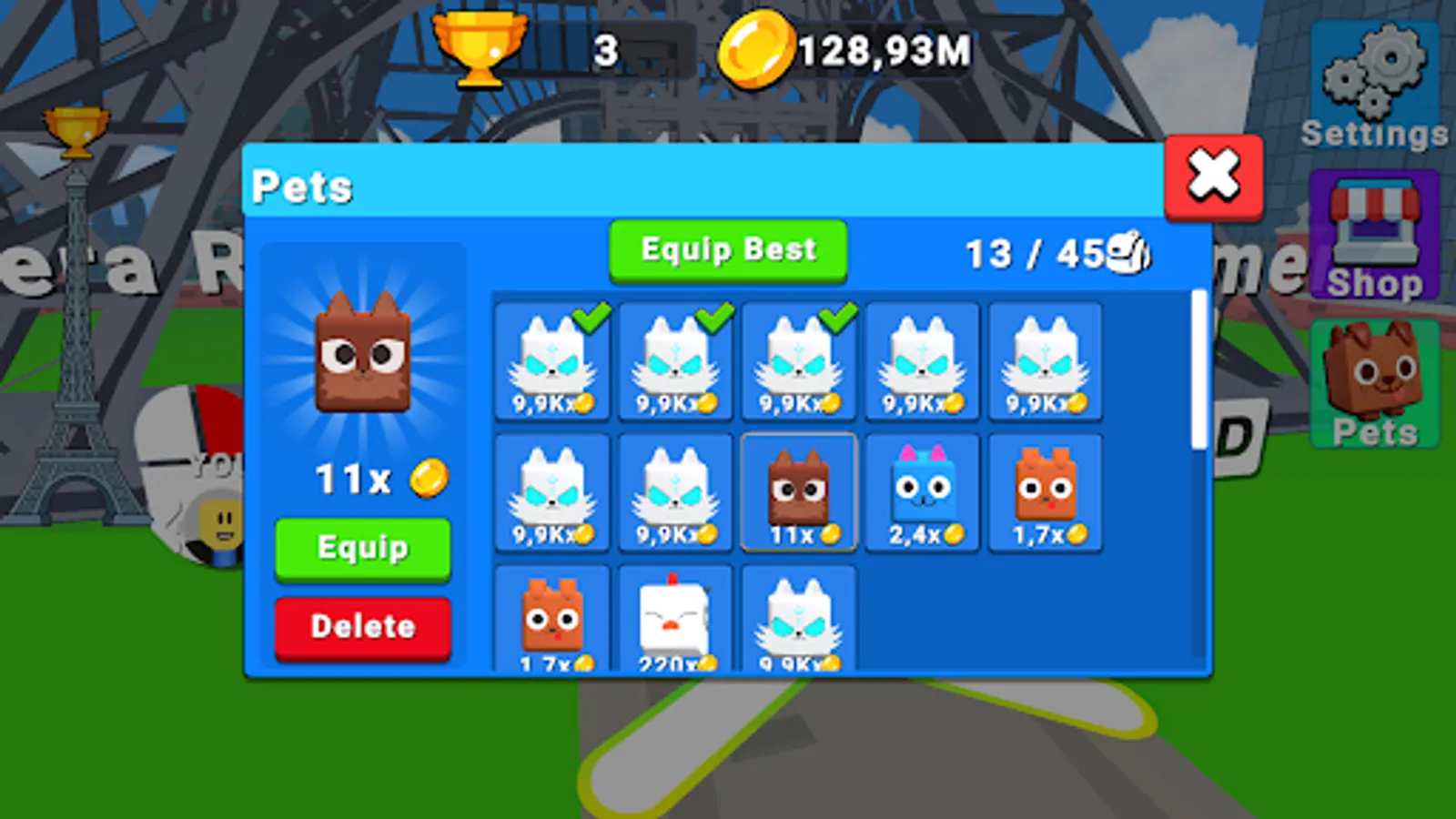Click the coin icon beside the 11x label
The image size is (1456, 819).
[428, 477]
